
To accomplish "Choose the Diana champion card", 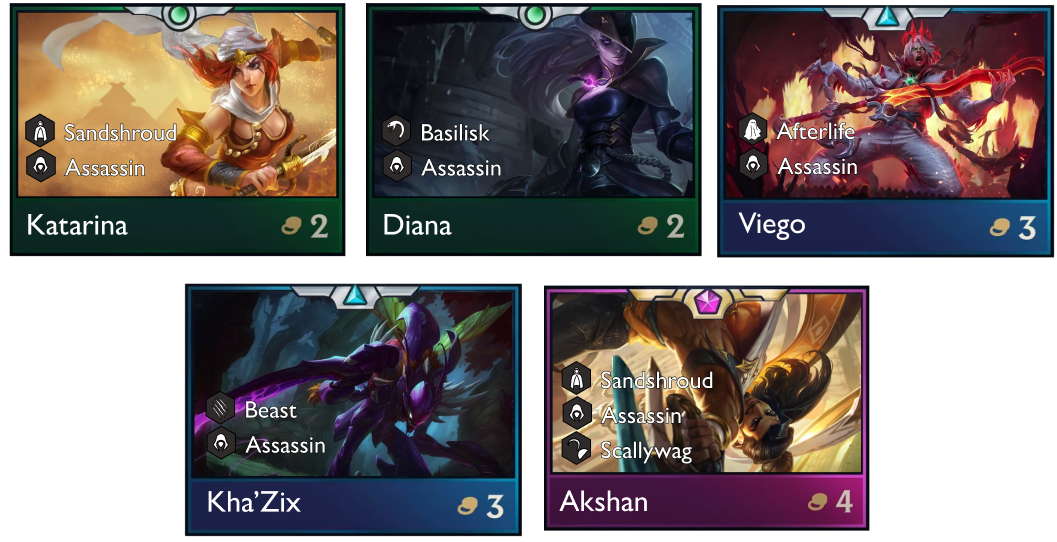I will [x=533, y=130].
